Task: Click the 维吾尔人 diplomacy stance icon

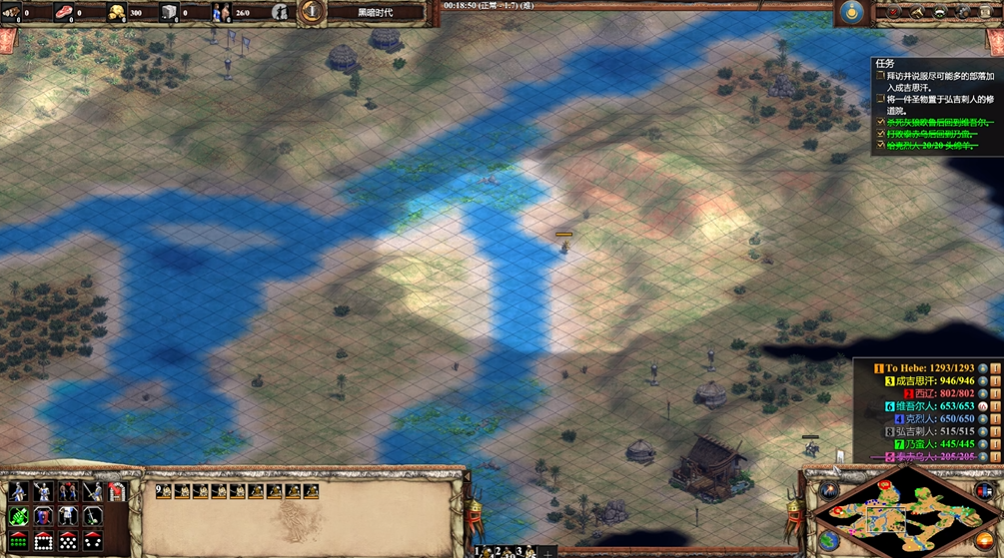Action: click(983, 407)
